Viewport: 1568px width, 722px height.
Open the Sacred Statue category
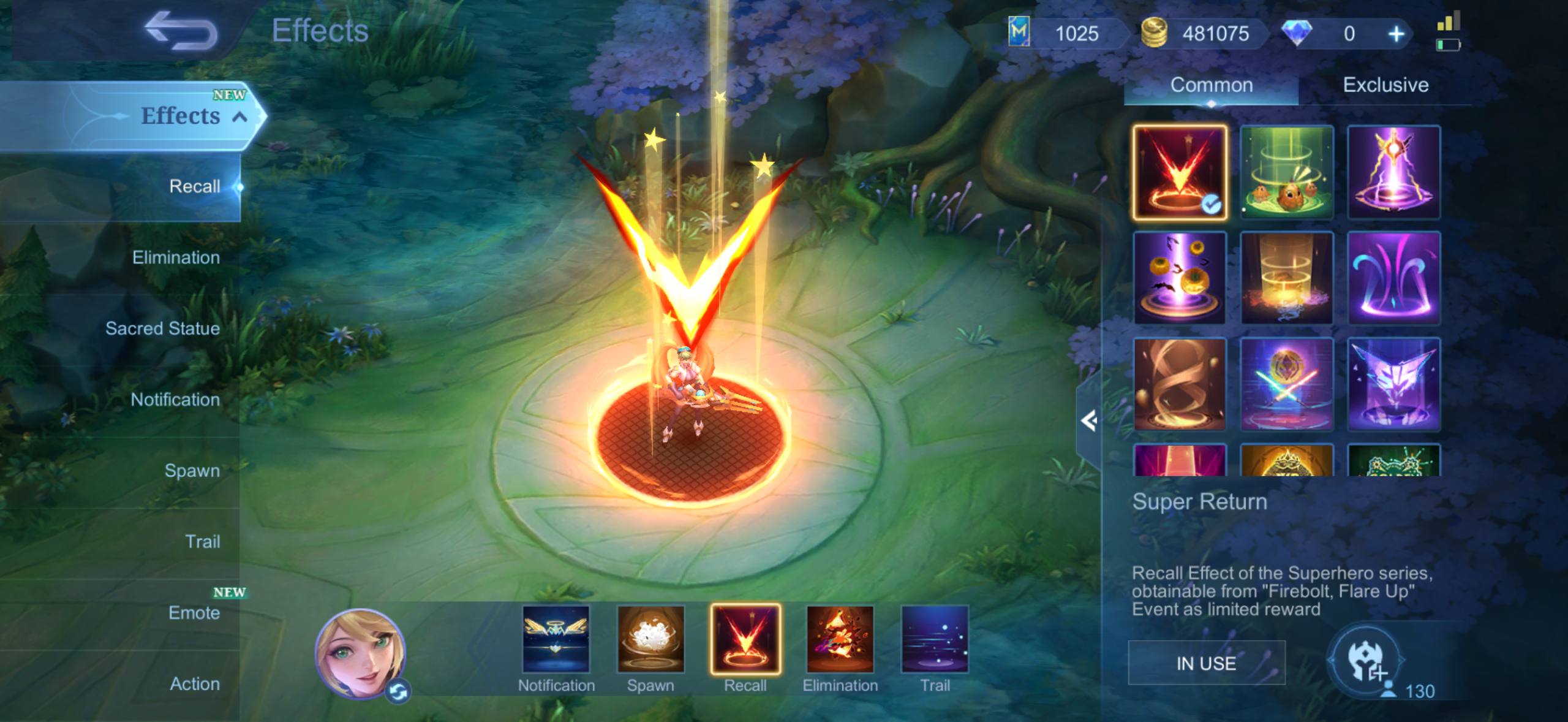[x=162, y=329]
